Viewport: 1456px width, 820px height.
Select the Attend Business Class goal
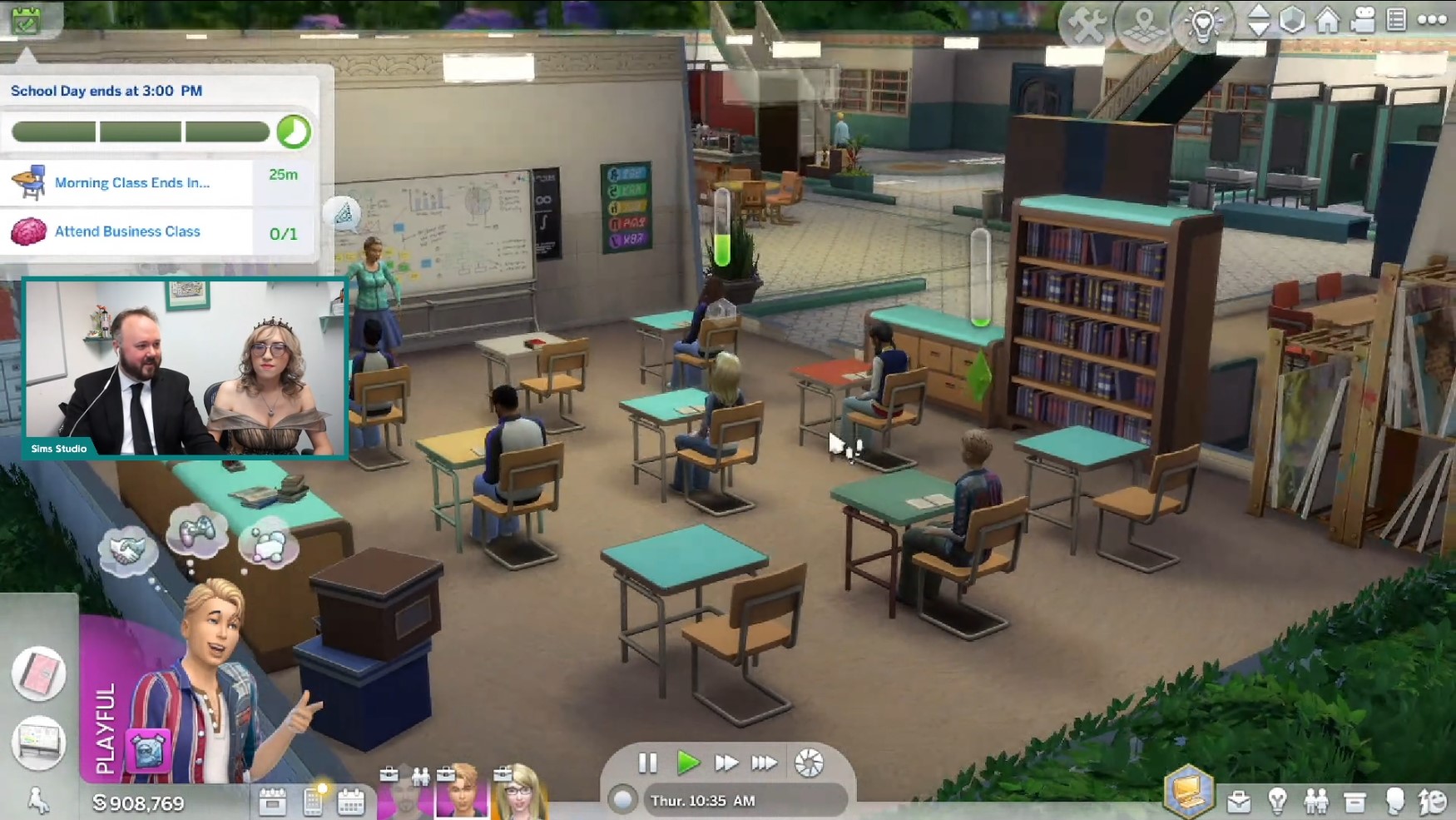click(x=127, y=231)
